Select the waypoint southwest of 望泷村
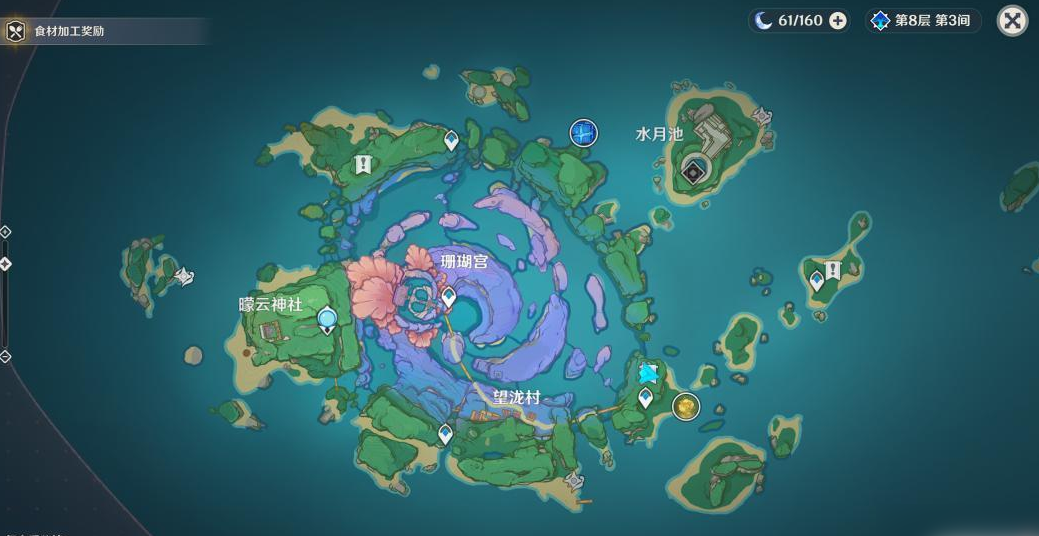 pyautogui.click(x=446, y=433)
